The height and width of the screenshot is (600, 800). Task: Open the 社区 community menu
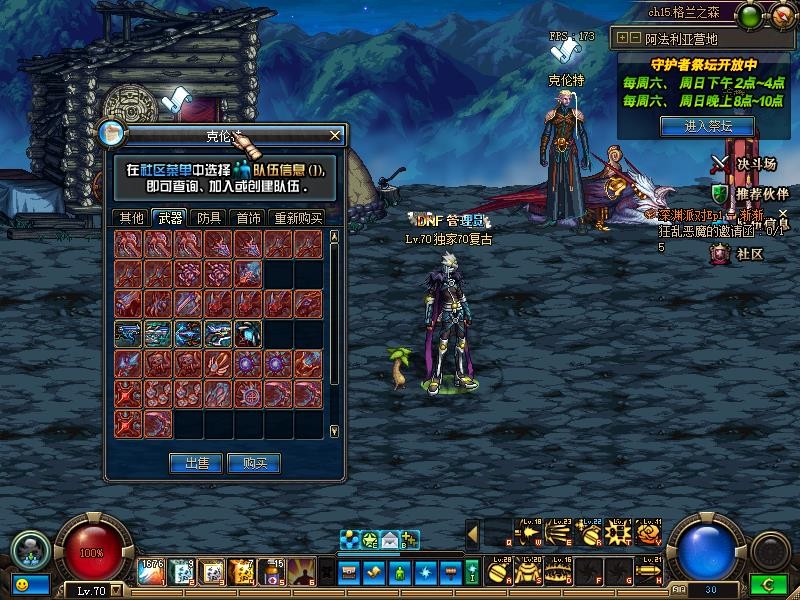pyautogui.click(x=721, y=254)
